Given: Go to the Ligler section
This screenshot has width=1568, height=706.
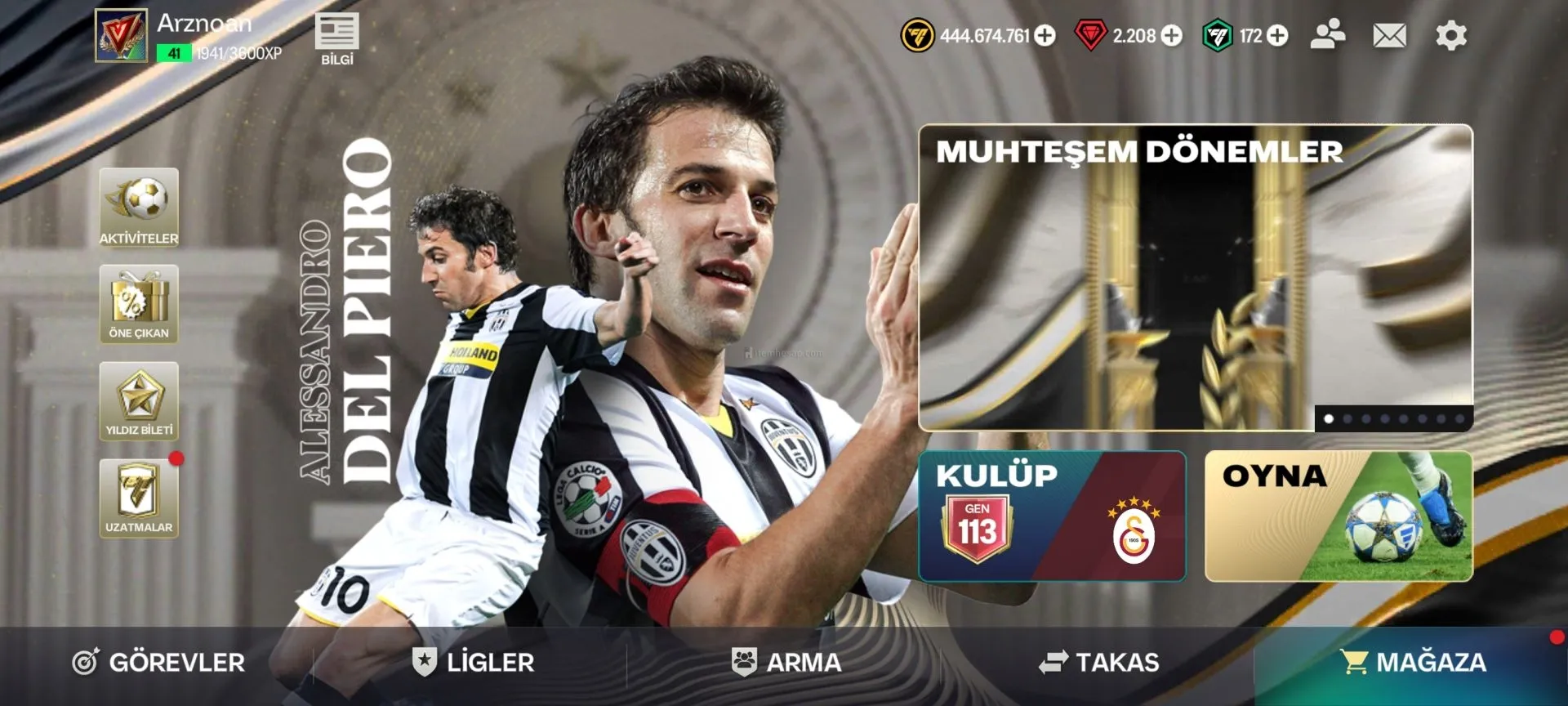Looking at the screenshot, I should coord(474,662).
